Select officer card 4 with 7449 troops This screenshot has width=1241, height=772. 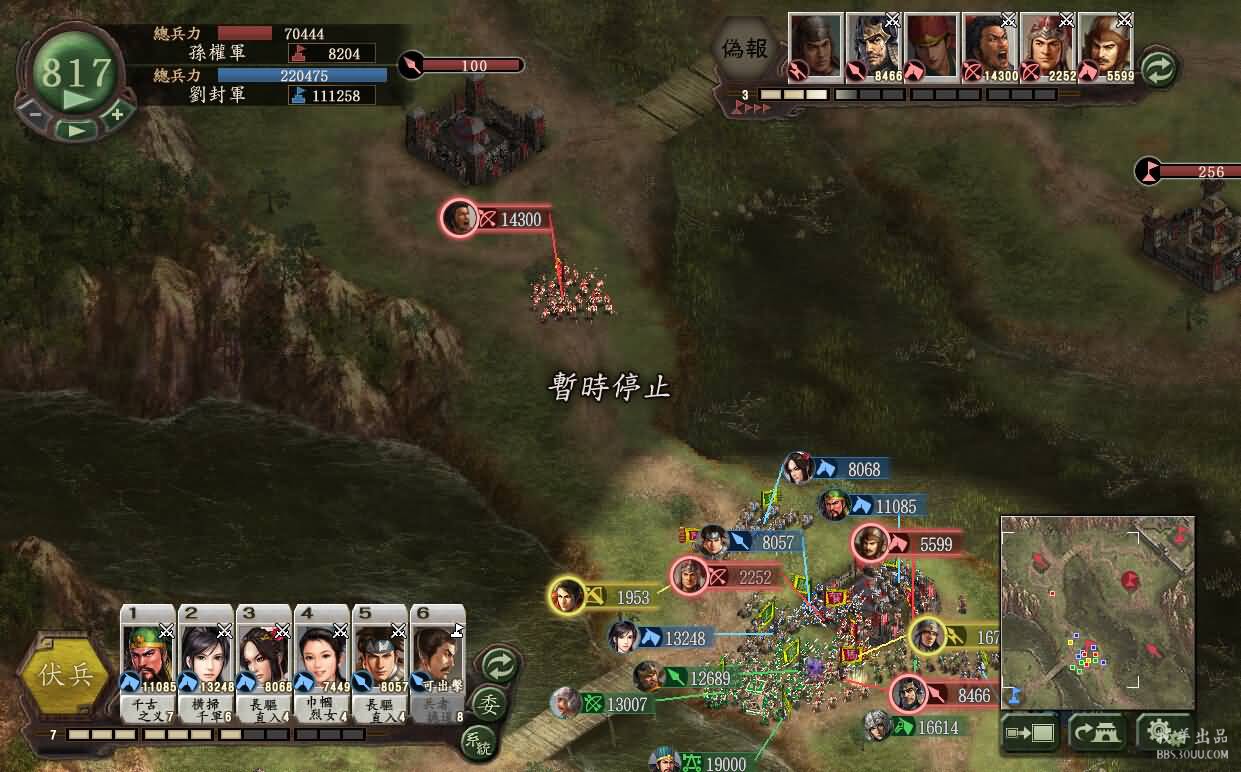(x=322, y=658)
